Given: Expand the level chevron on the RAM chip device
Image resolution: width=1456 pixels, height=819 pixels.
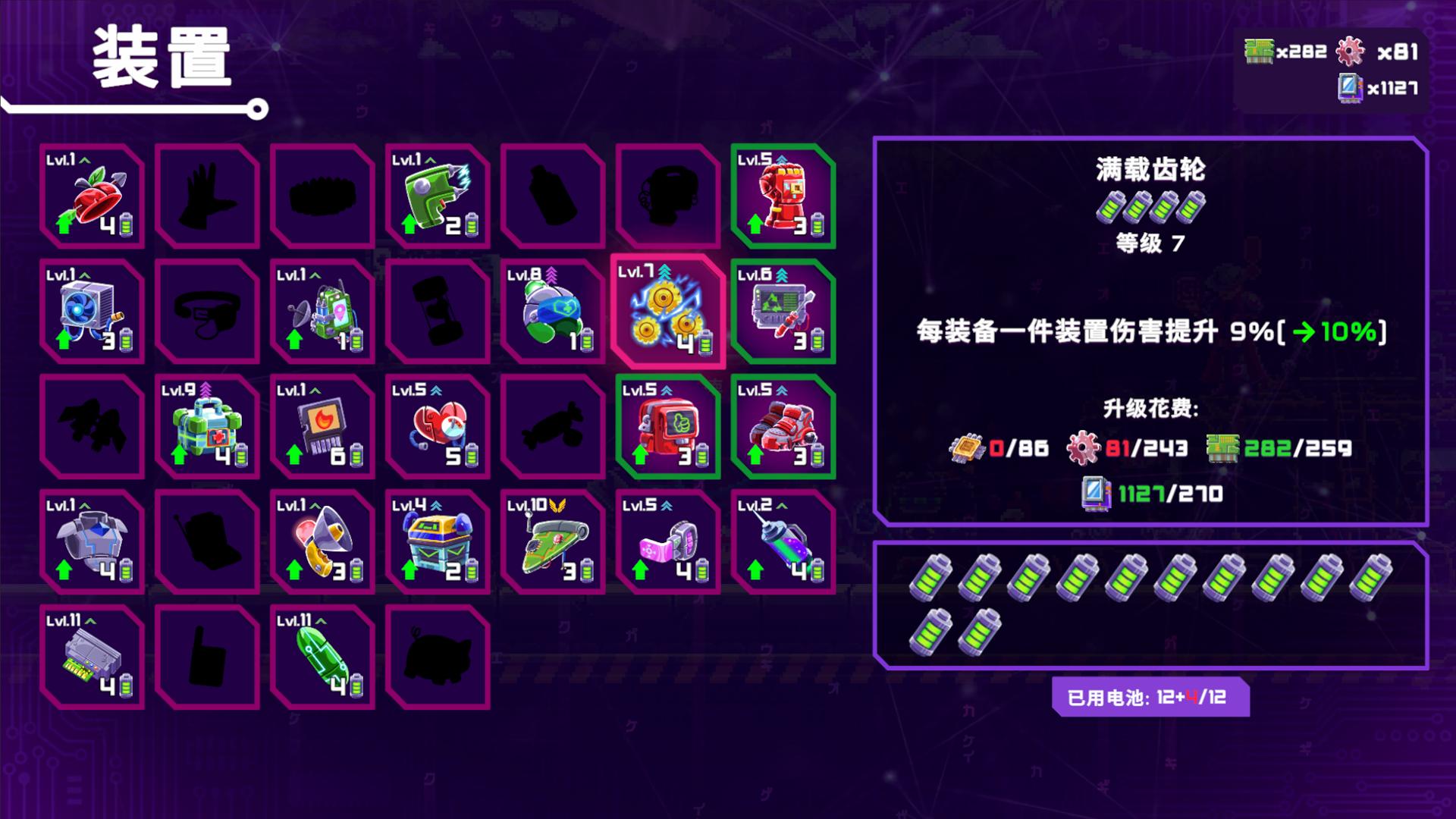Looking at the screenshot, I should click(90, 620).
